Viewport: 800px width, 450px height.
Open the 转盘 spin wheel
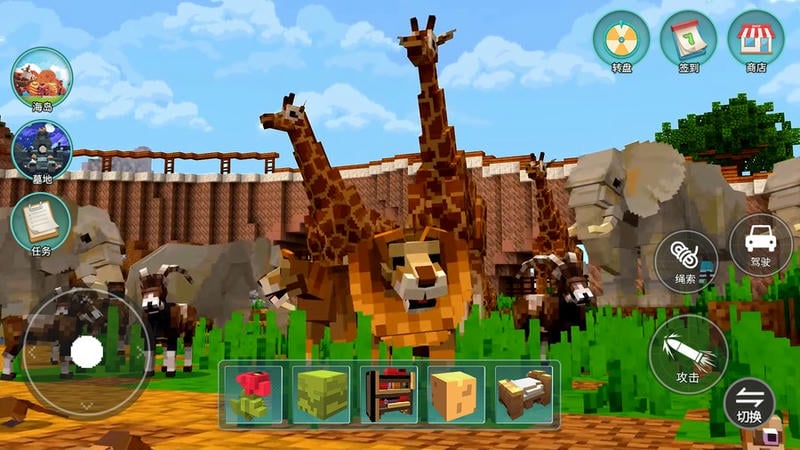tap(621, 40)
